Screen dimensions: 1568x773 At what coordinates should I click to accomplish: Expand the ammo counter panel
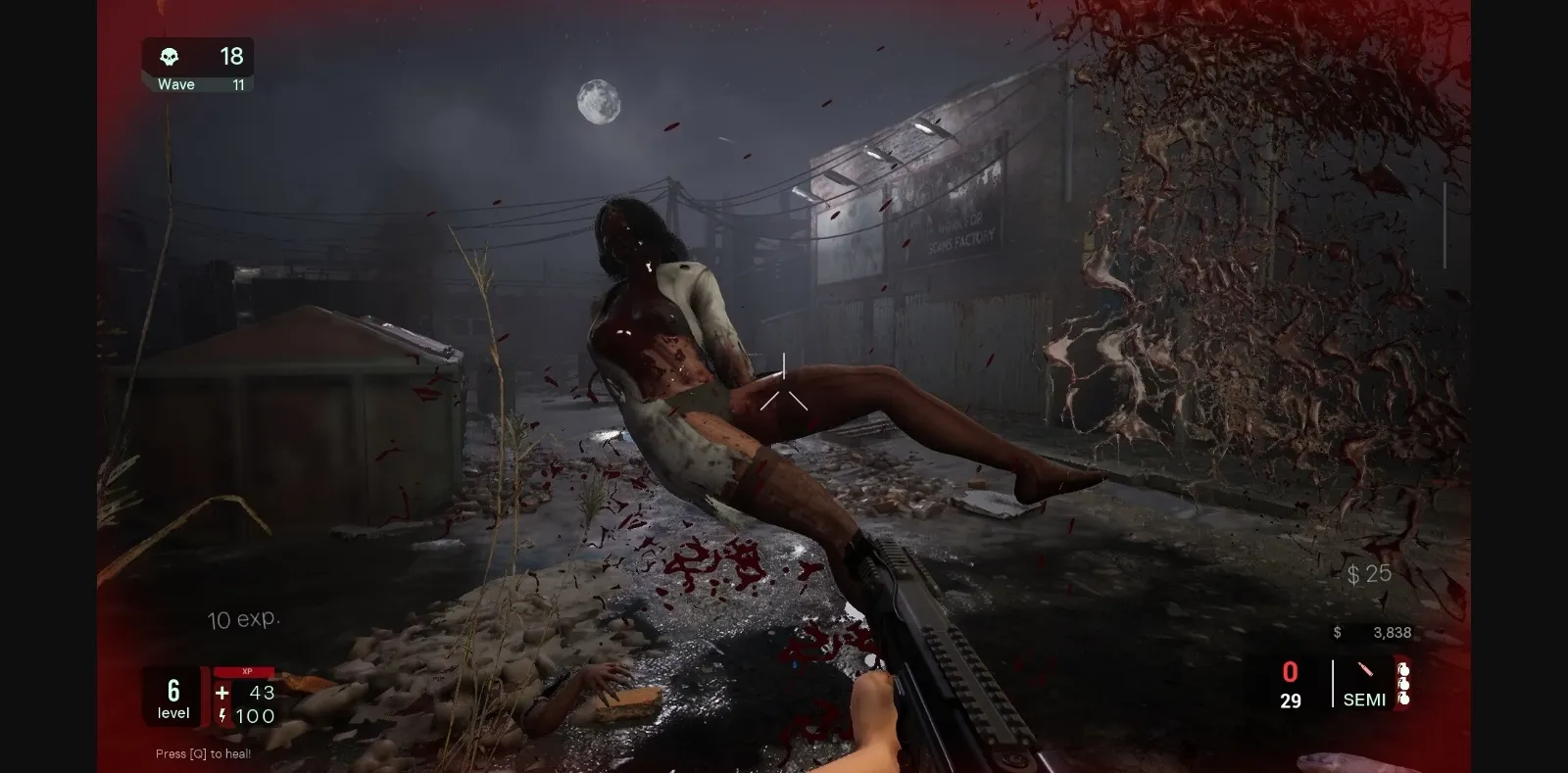pyautogui.click(x=1290, y=686)
